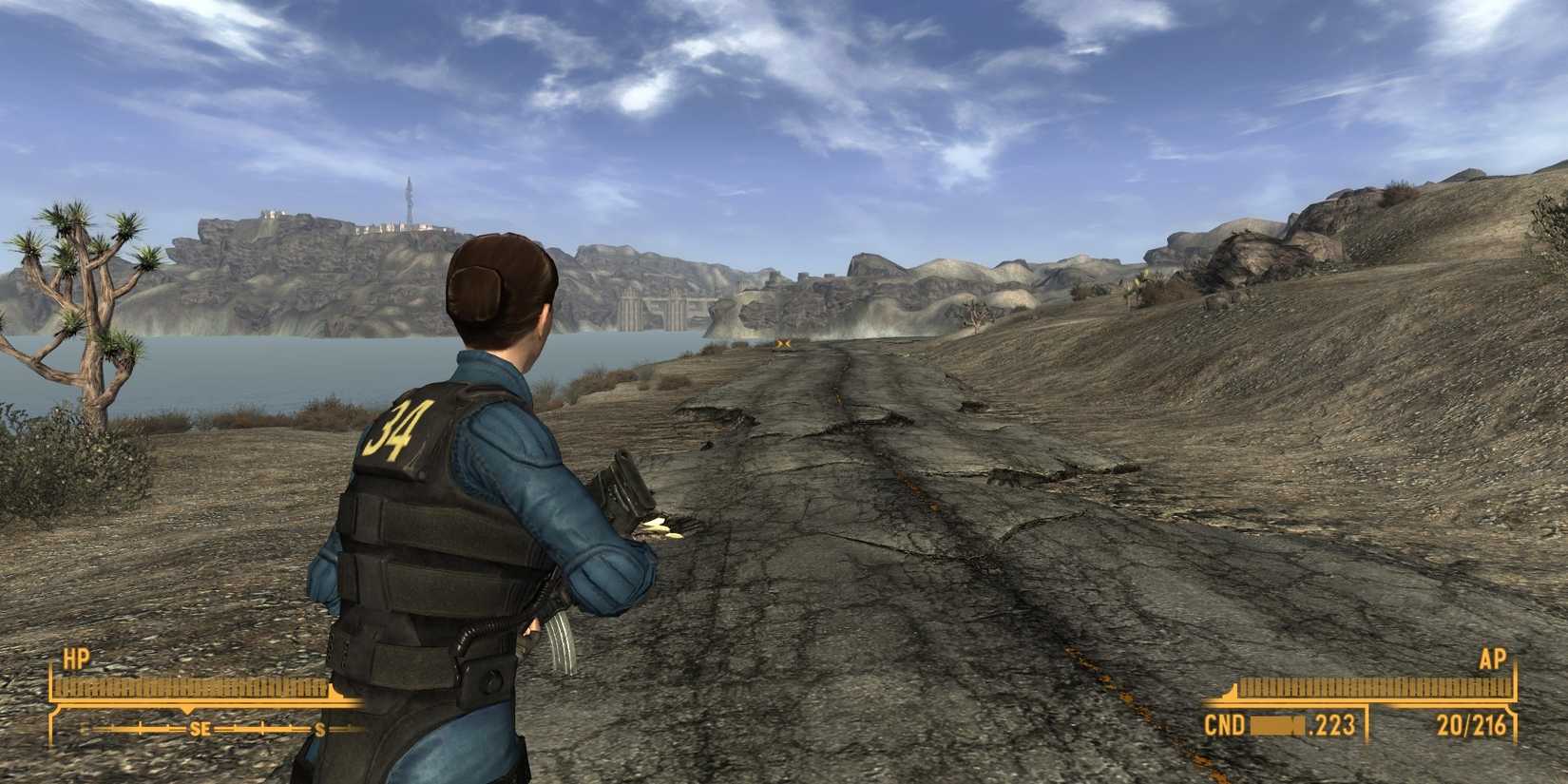Click the HP label on the HUD

pyautogui.click(x=75, y=656)
